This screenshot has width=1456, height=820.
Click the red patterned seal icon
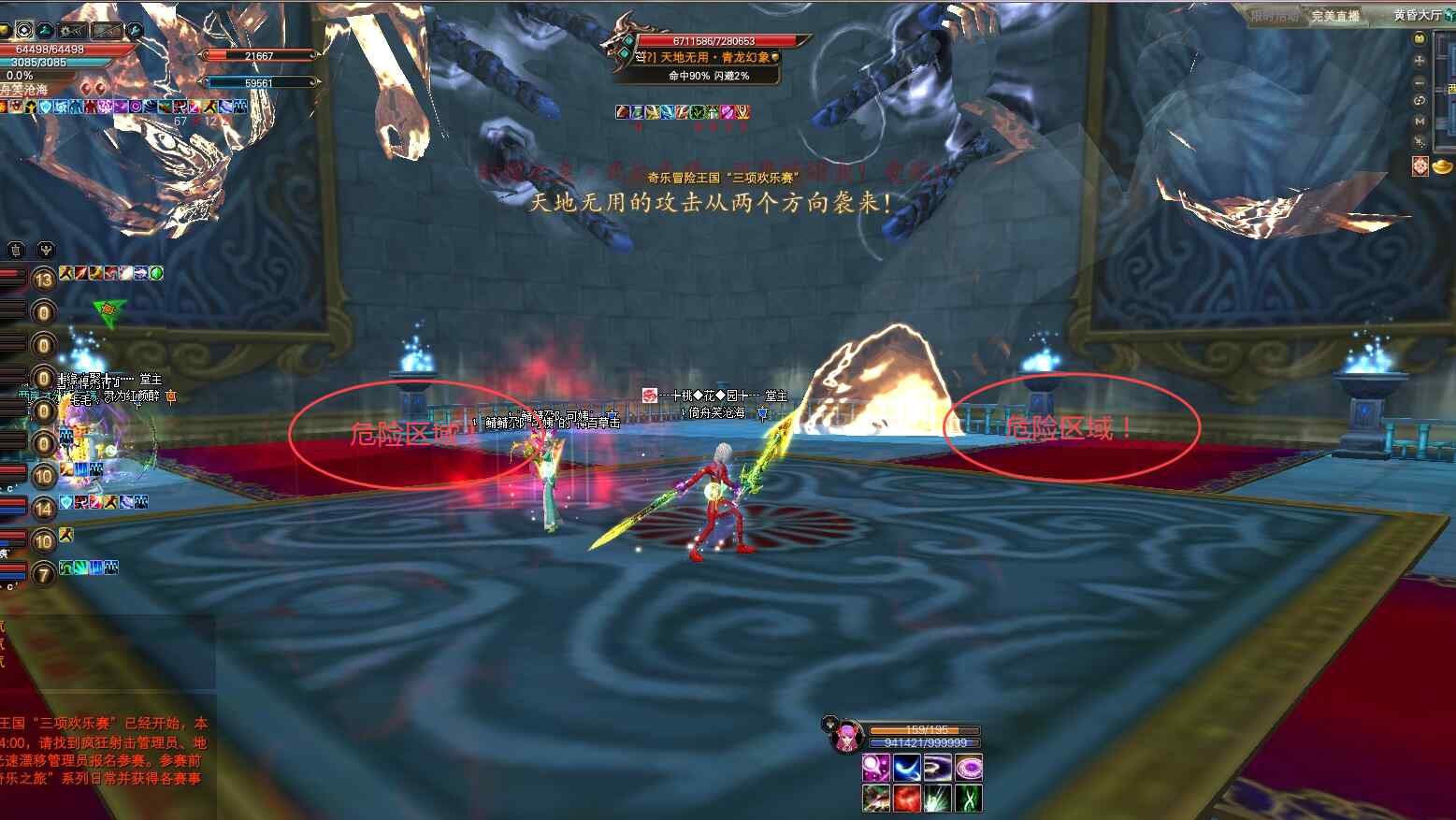tap(1420, 165)
